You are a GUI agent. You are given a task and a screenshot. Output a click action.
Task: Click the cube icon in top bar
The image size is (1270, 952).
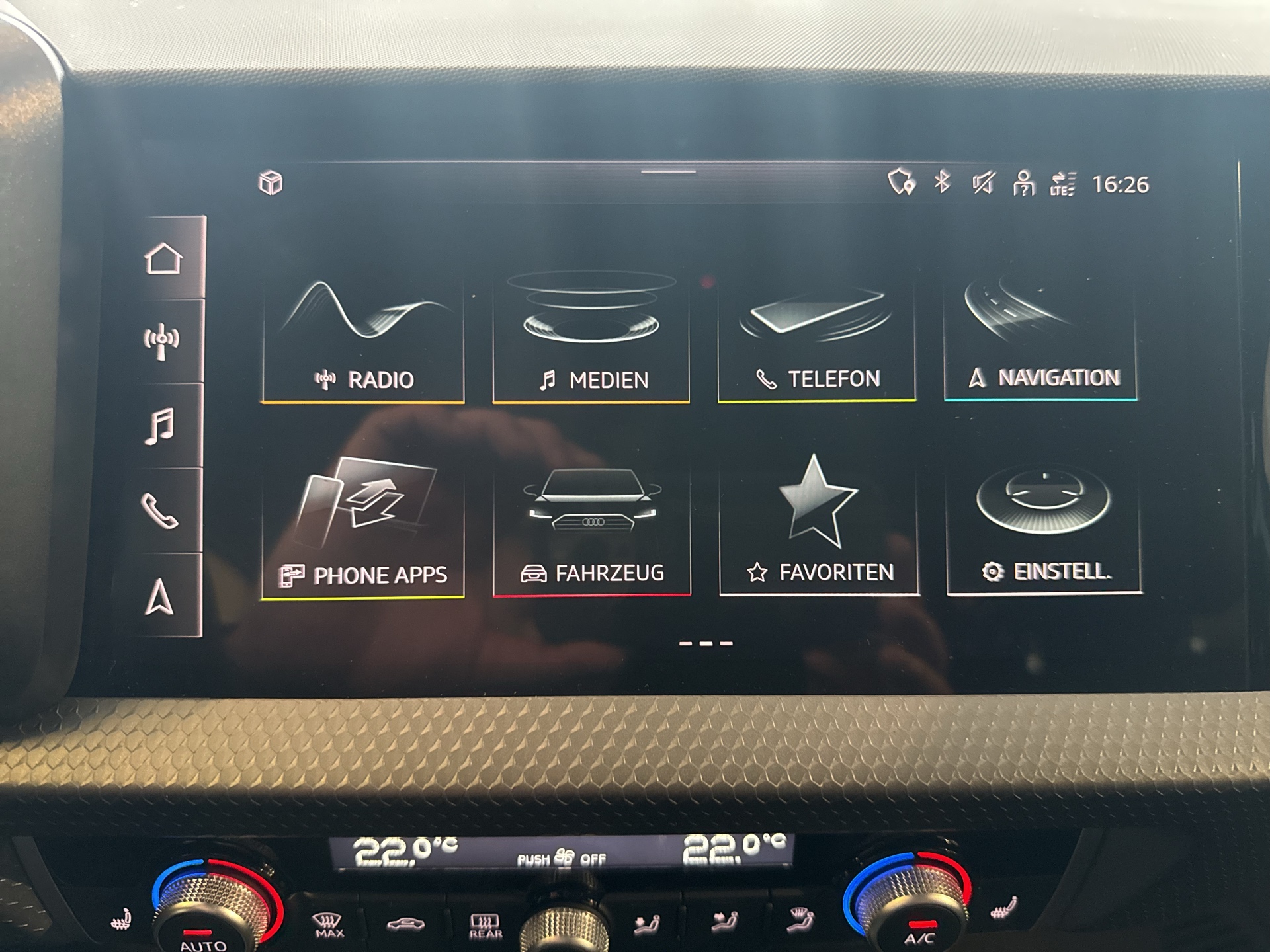271,182
